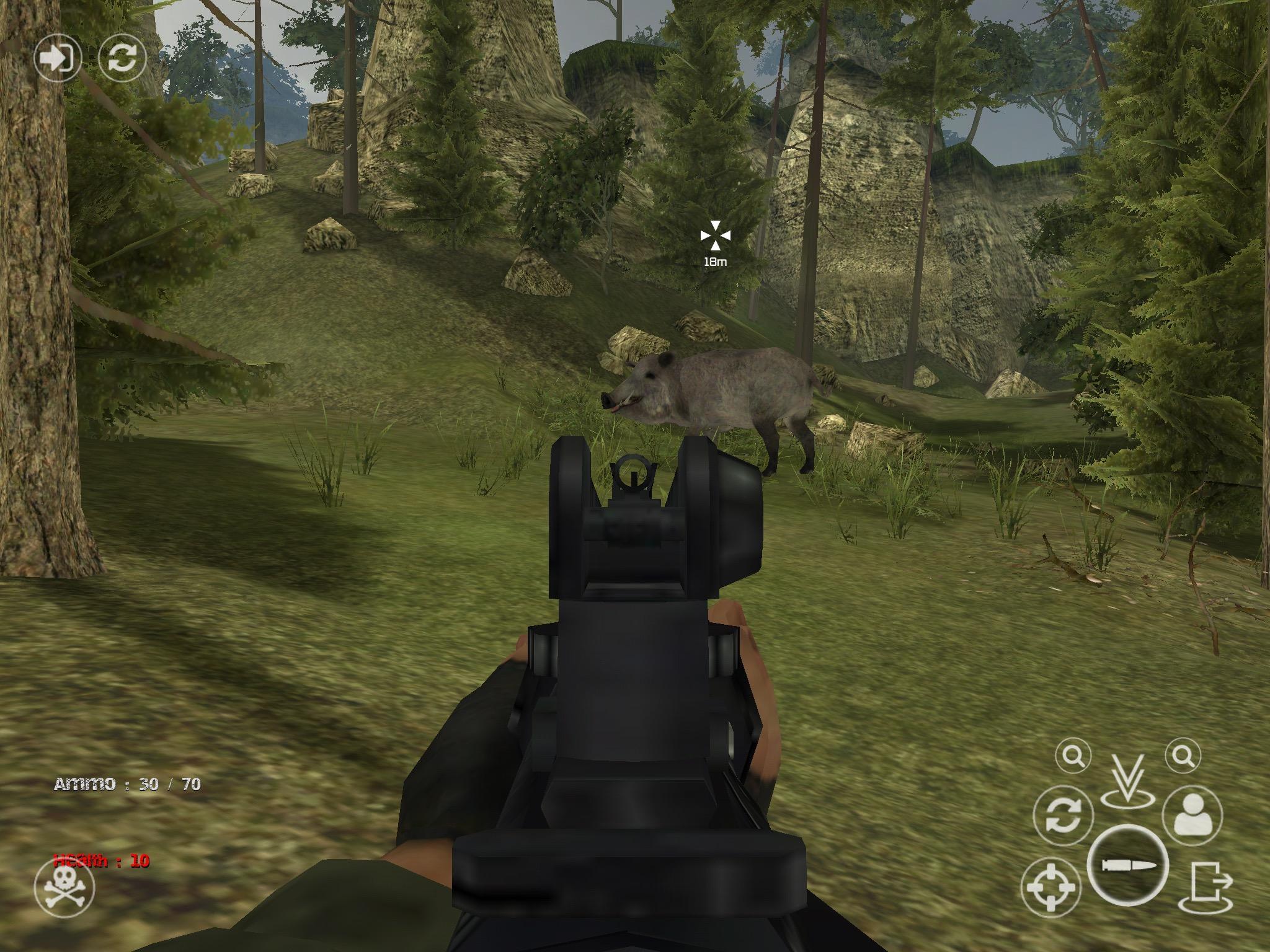Open the top-left enter-arrow icon
This screenshot has width=1270, height=952.
tap(59, 59)
